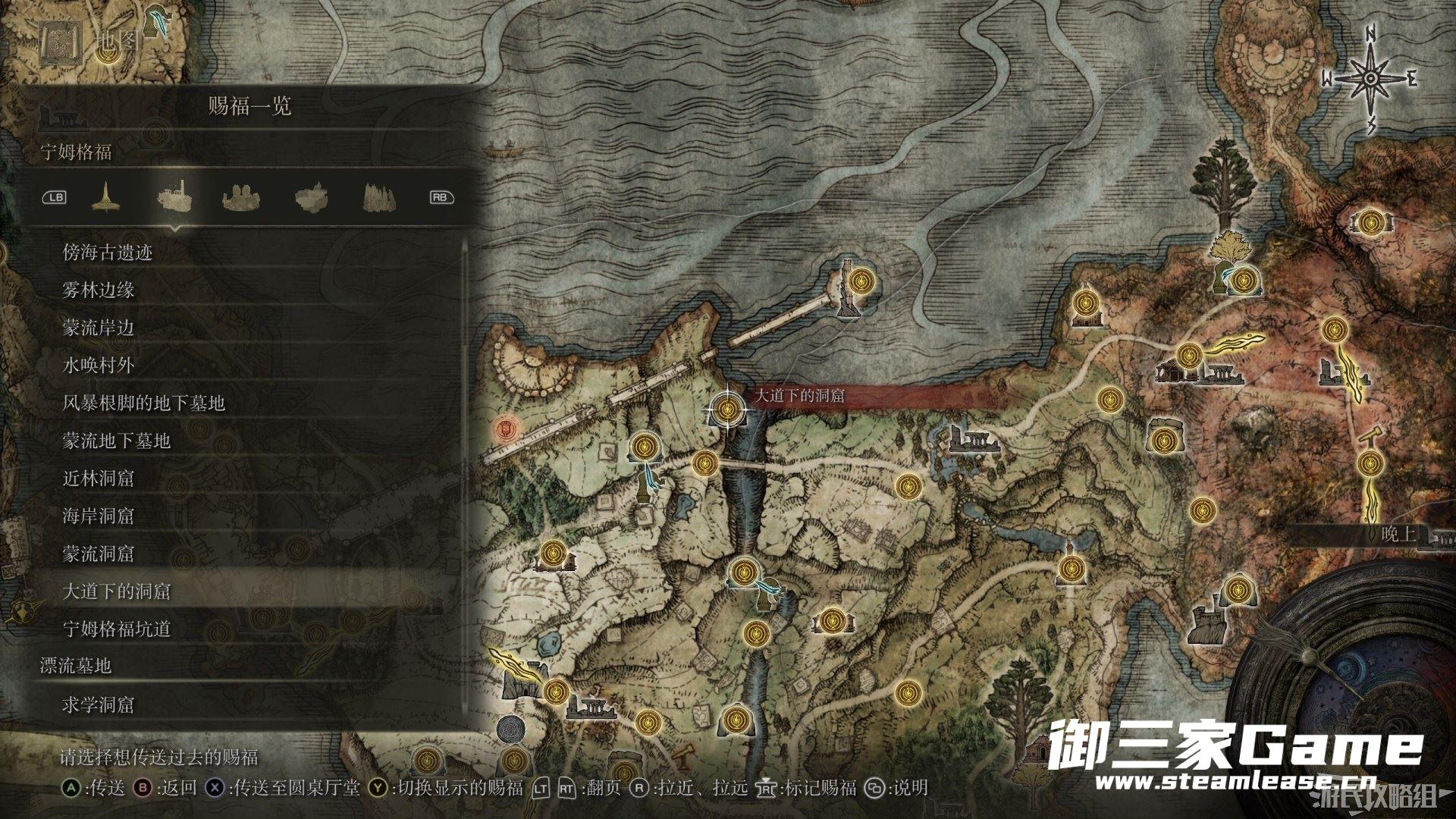The height and width of the screenshot is (819, 1456).
Task: Click the red player marker on the map
Action: point(504,430)
